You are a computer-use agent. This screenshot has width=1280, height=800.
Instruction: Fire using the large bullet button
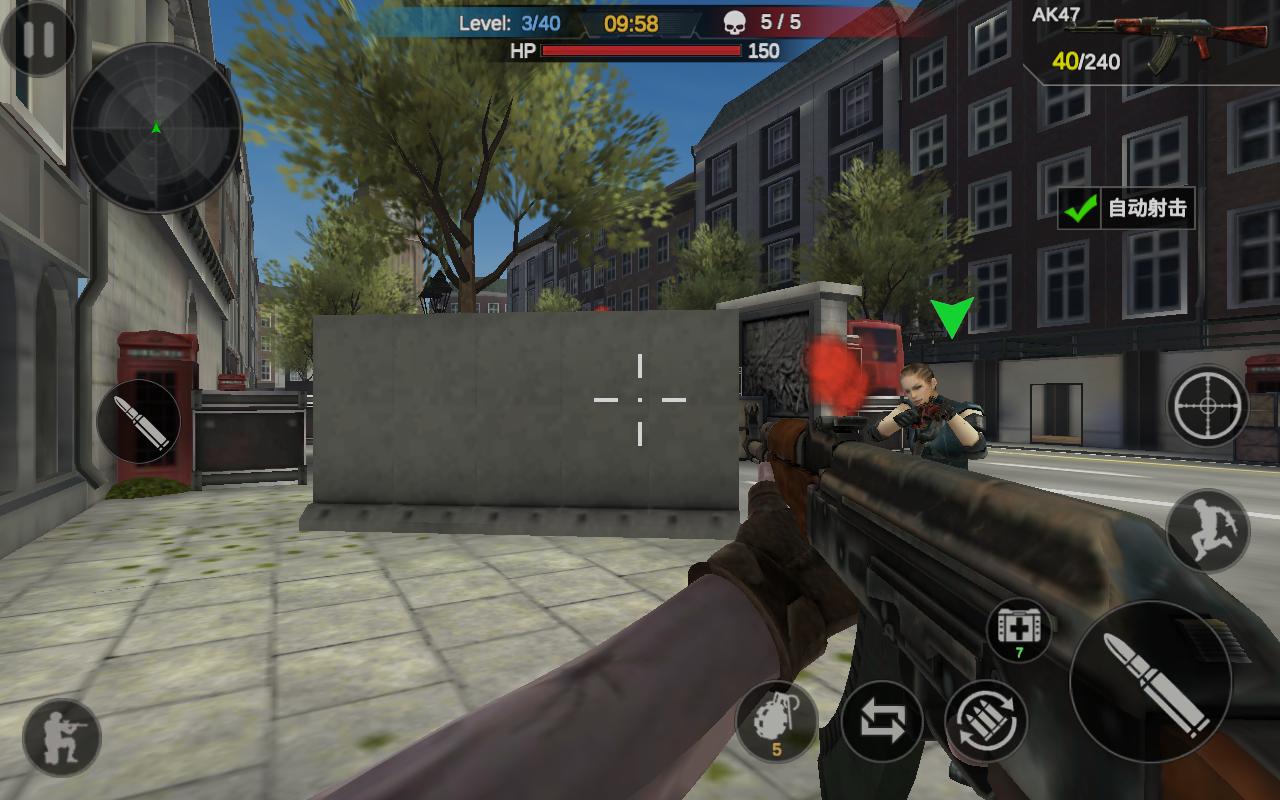1151,682
